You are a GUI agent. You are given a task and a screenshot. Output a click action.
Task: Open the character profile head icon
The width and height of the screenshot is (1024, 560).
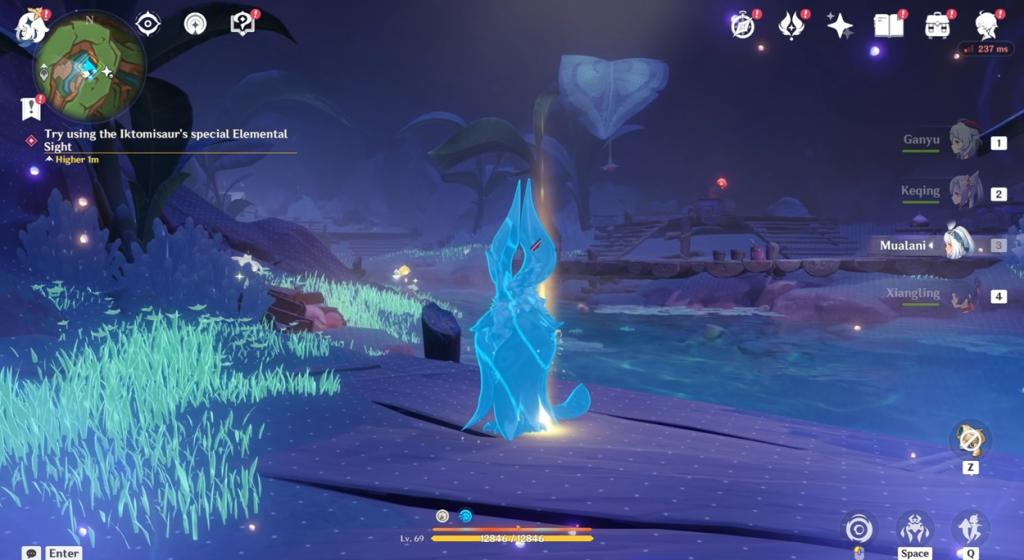tap(987, 26)
